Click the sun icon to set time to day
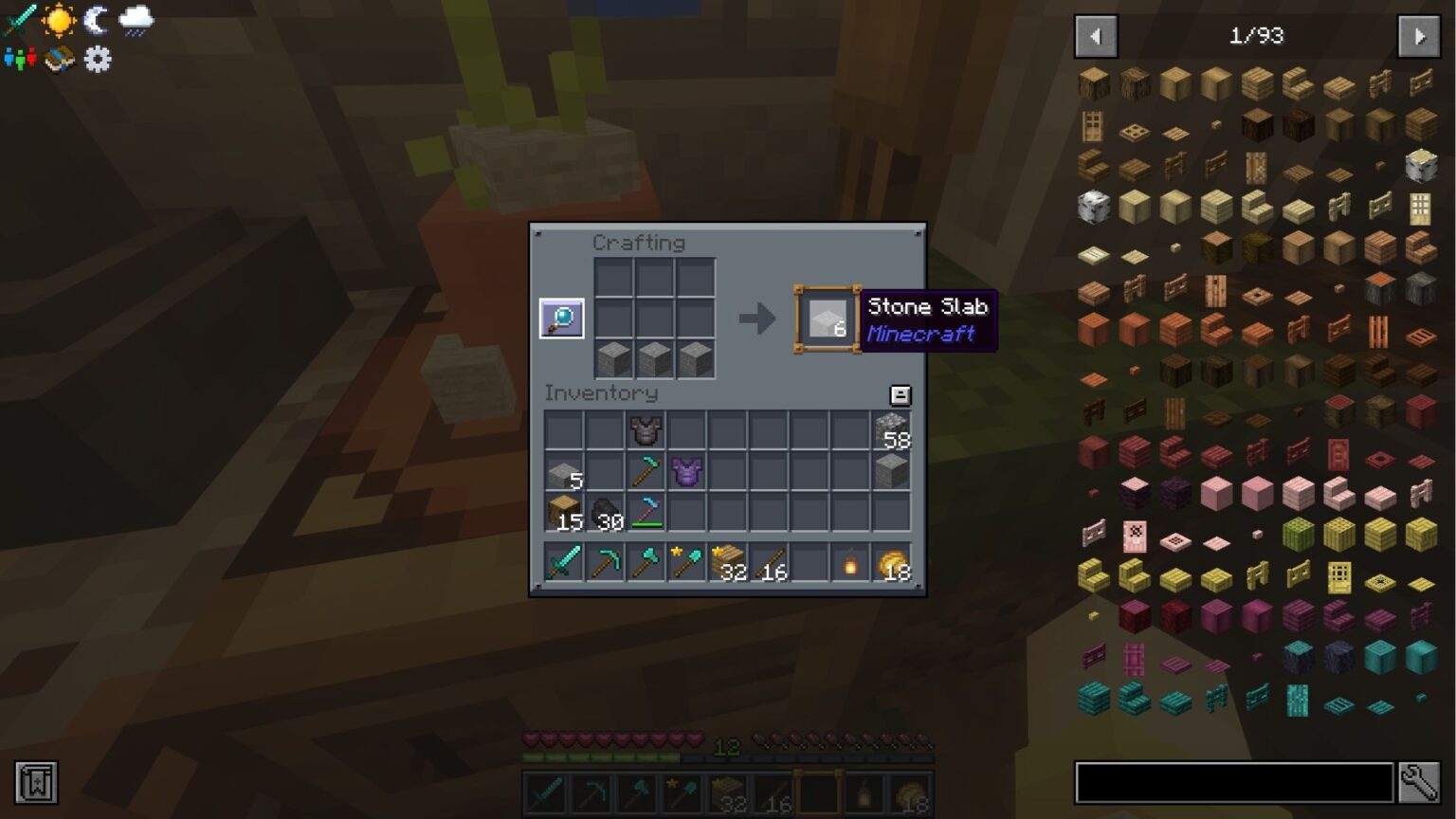The image size is (1456, 819). coord(57,19)
